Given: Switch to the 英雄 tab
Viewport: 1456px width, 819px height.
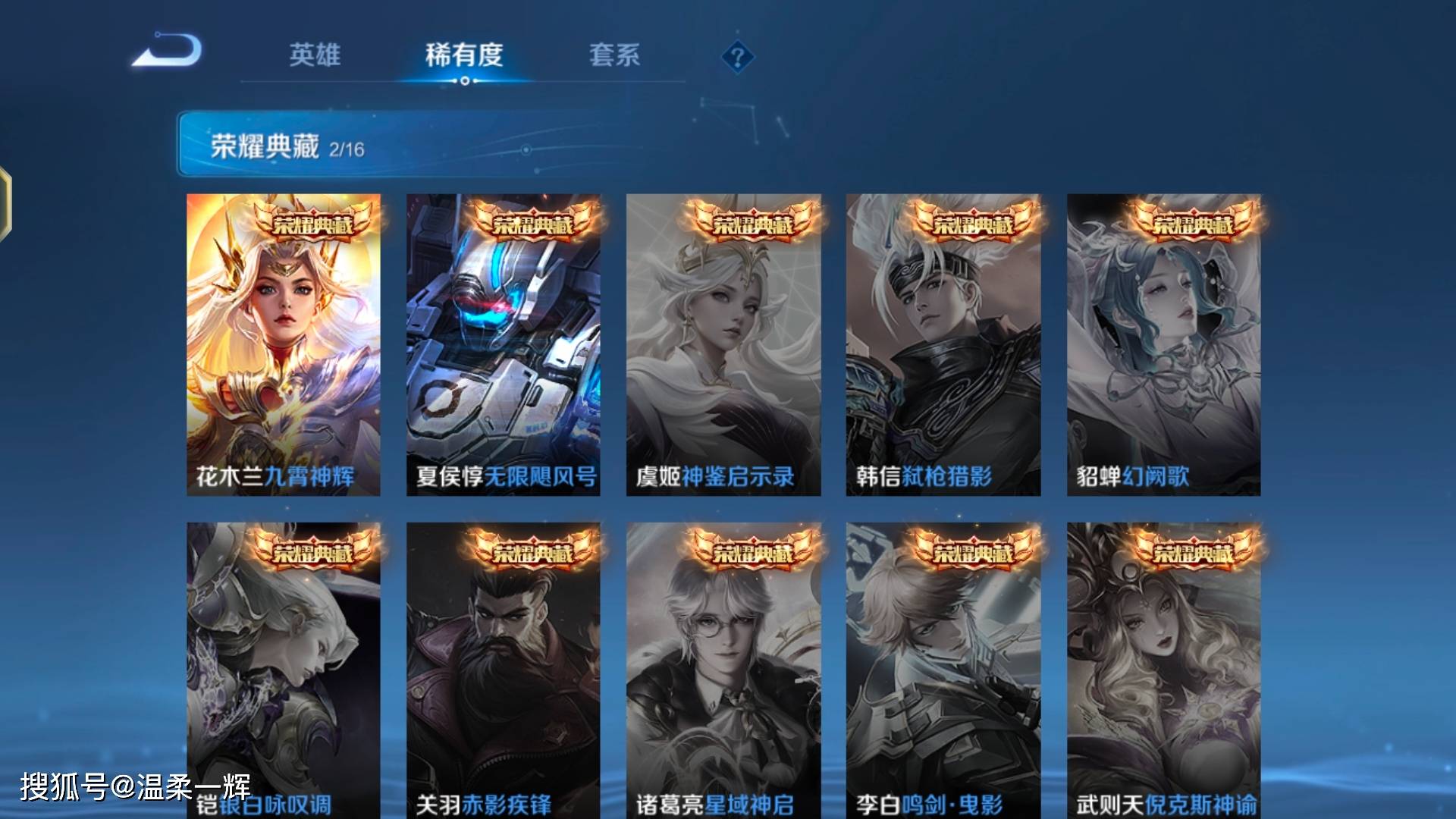Looking at the screenshot, I should pos(315,55).
